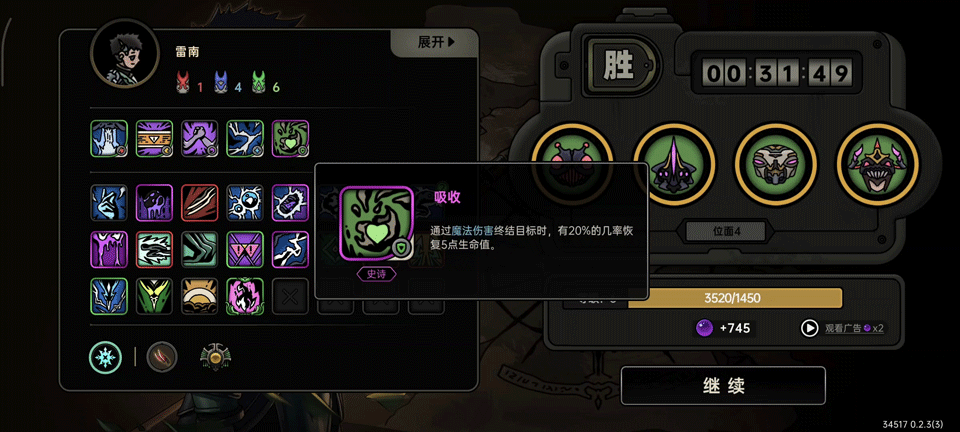Select the blue eyeball lightning skill icon
The image size is (960, 432).
click(245, 202)
